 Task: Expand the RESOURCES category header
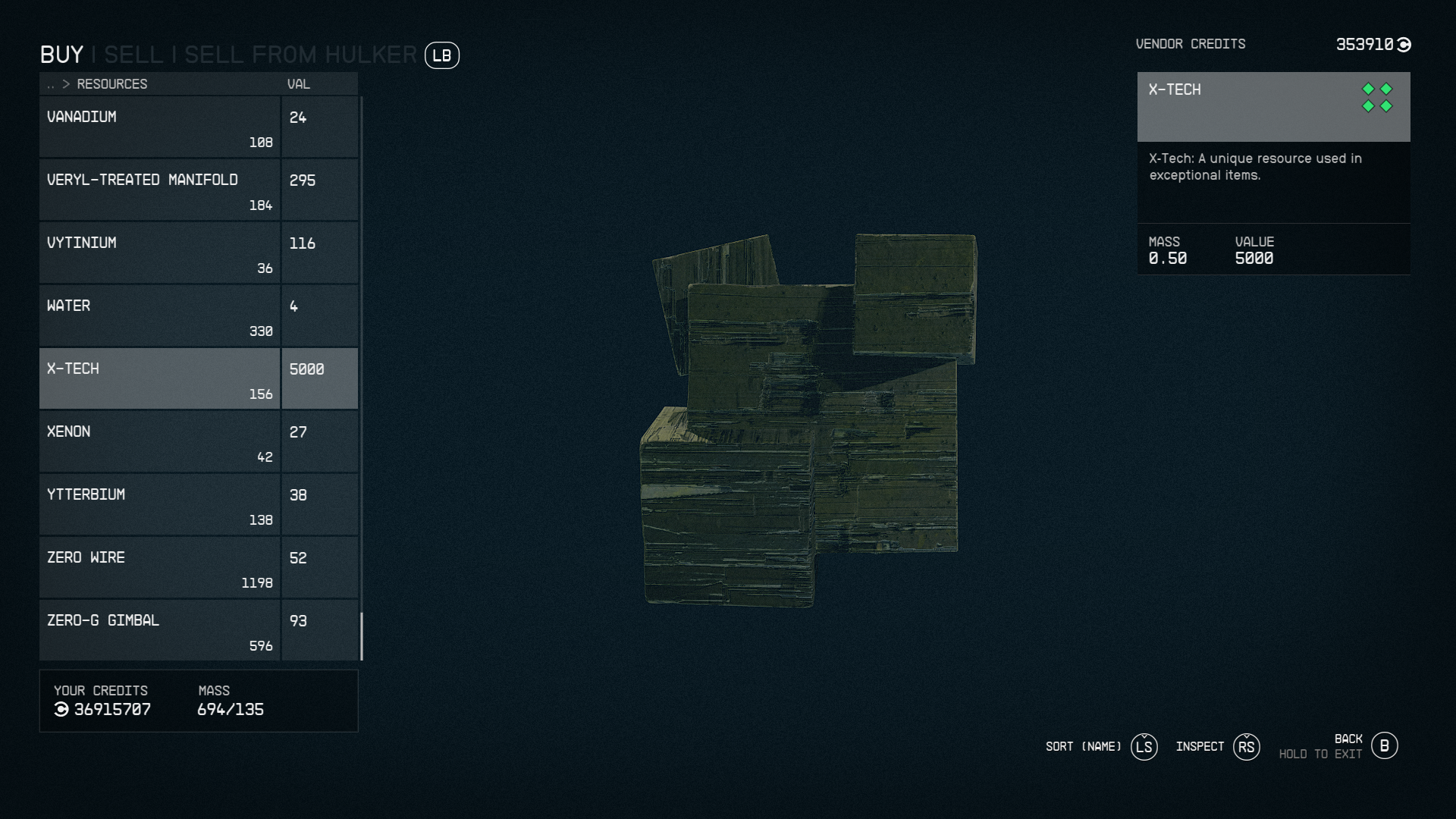tap(114, 84)
